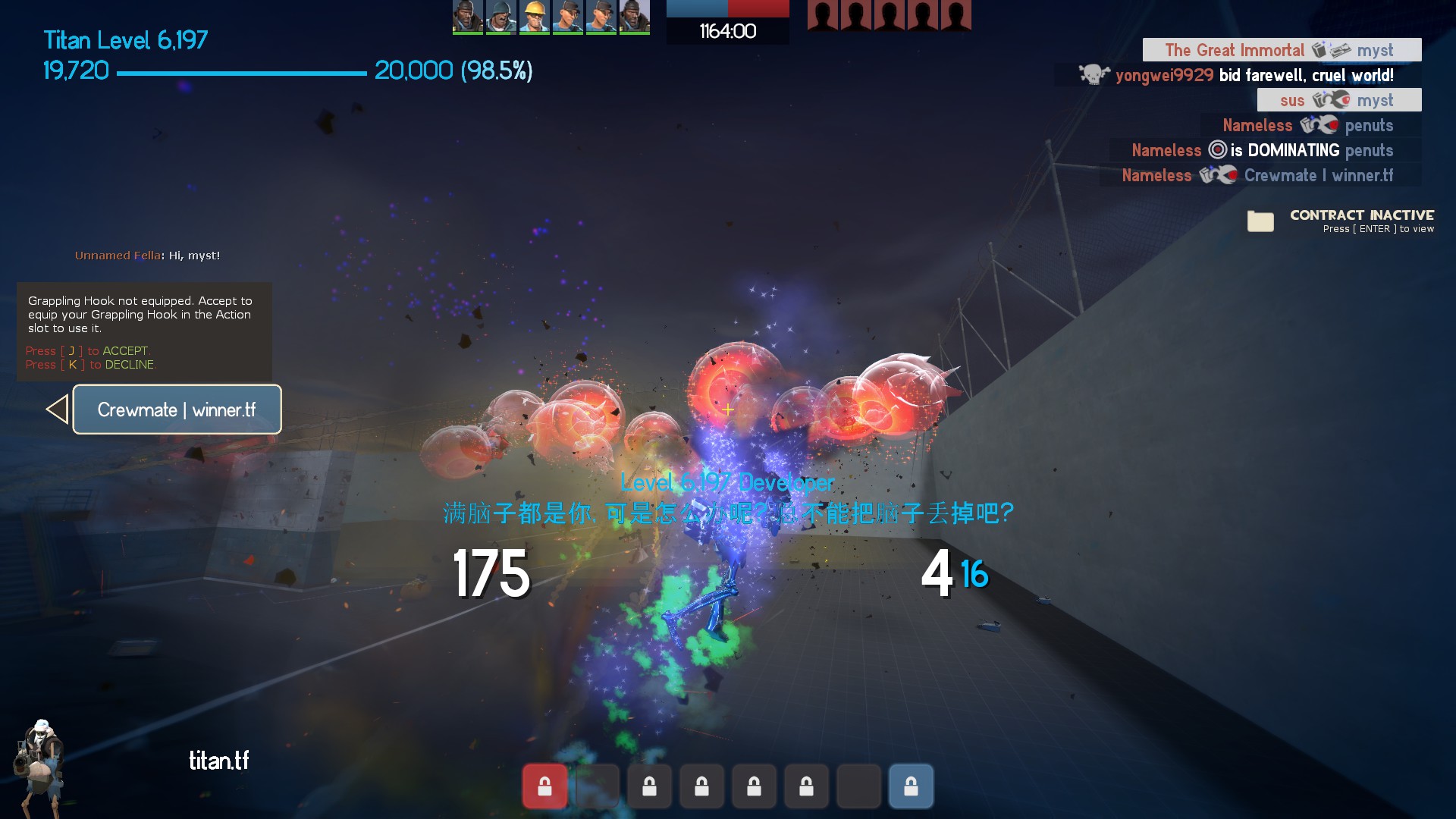Click the red locked slot

point(544,786)
